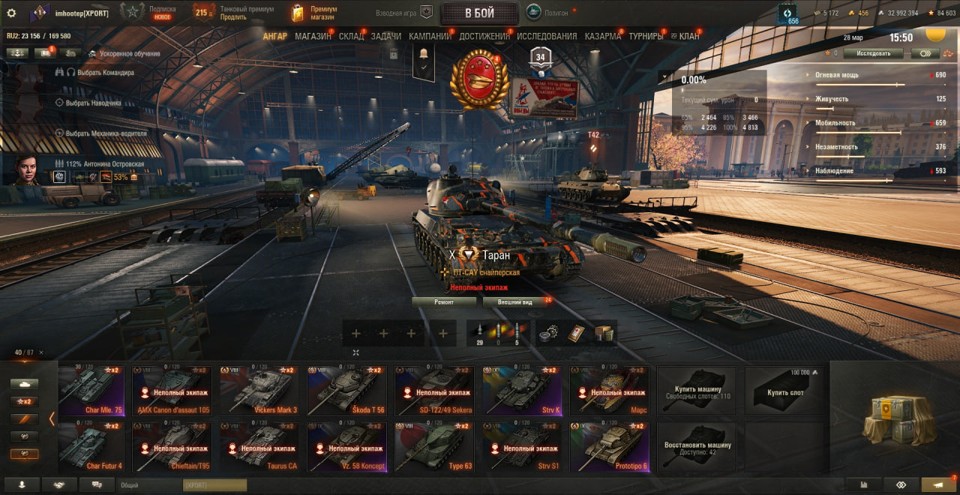
Task: Select the Škoda T 56 tank
Action: [x=347, y=390]
